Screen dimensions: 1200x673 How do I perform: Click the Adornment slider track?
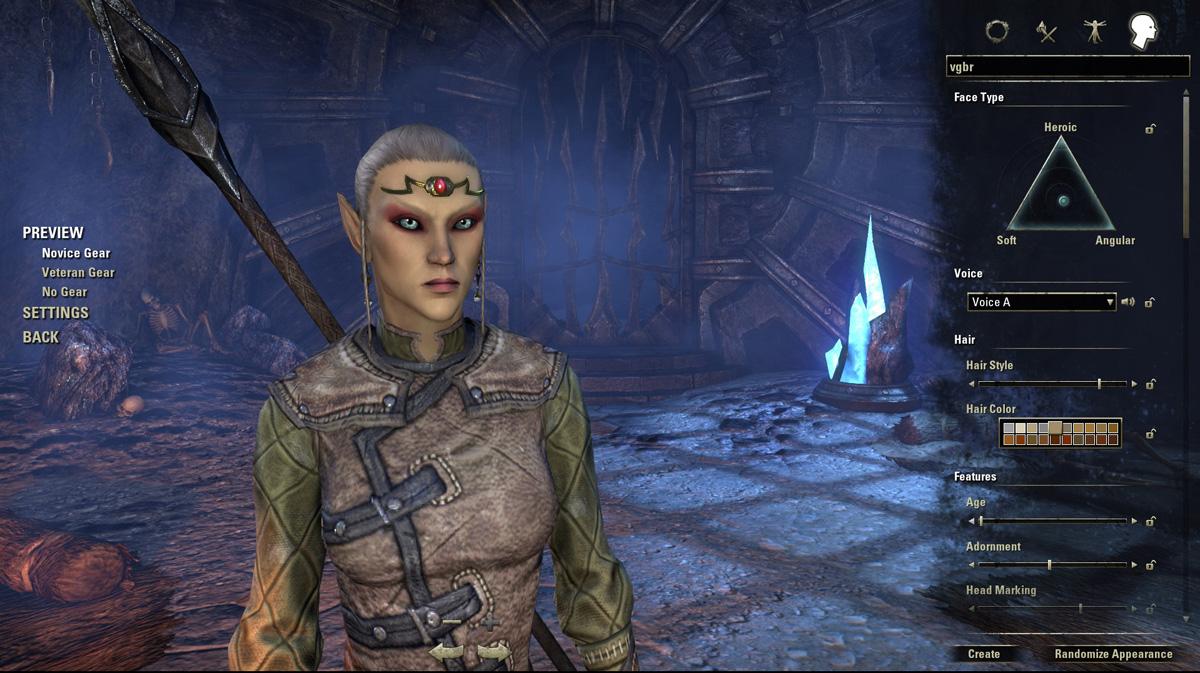coord(1055,565)
